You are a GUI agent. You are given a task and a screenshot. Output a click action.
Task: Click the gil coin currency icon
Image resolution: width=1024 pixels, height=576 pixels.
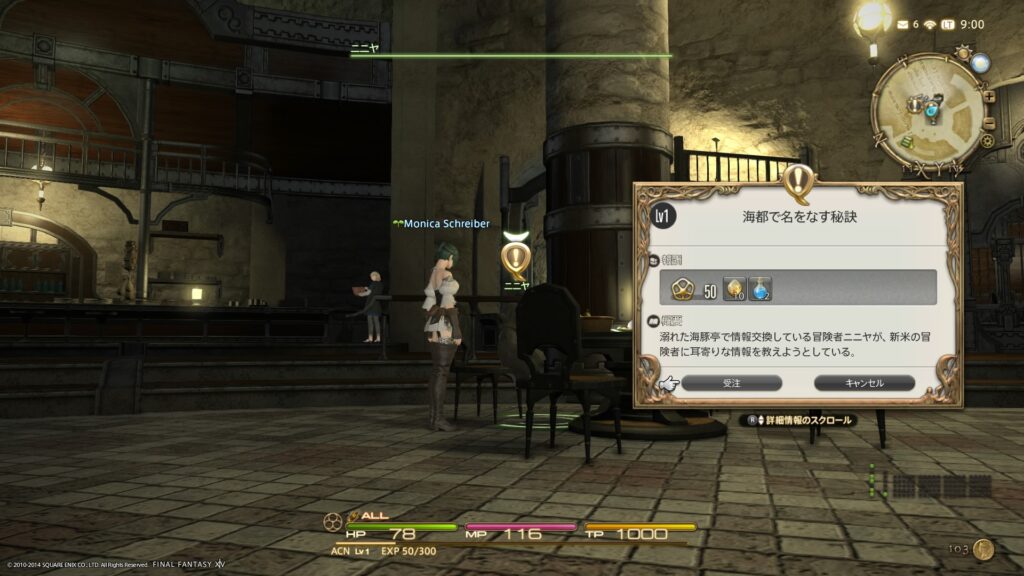point(984,549)
